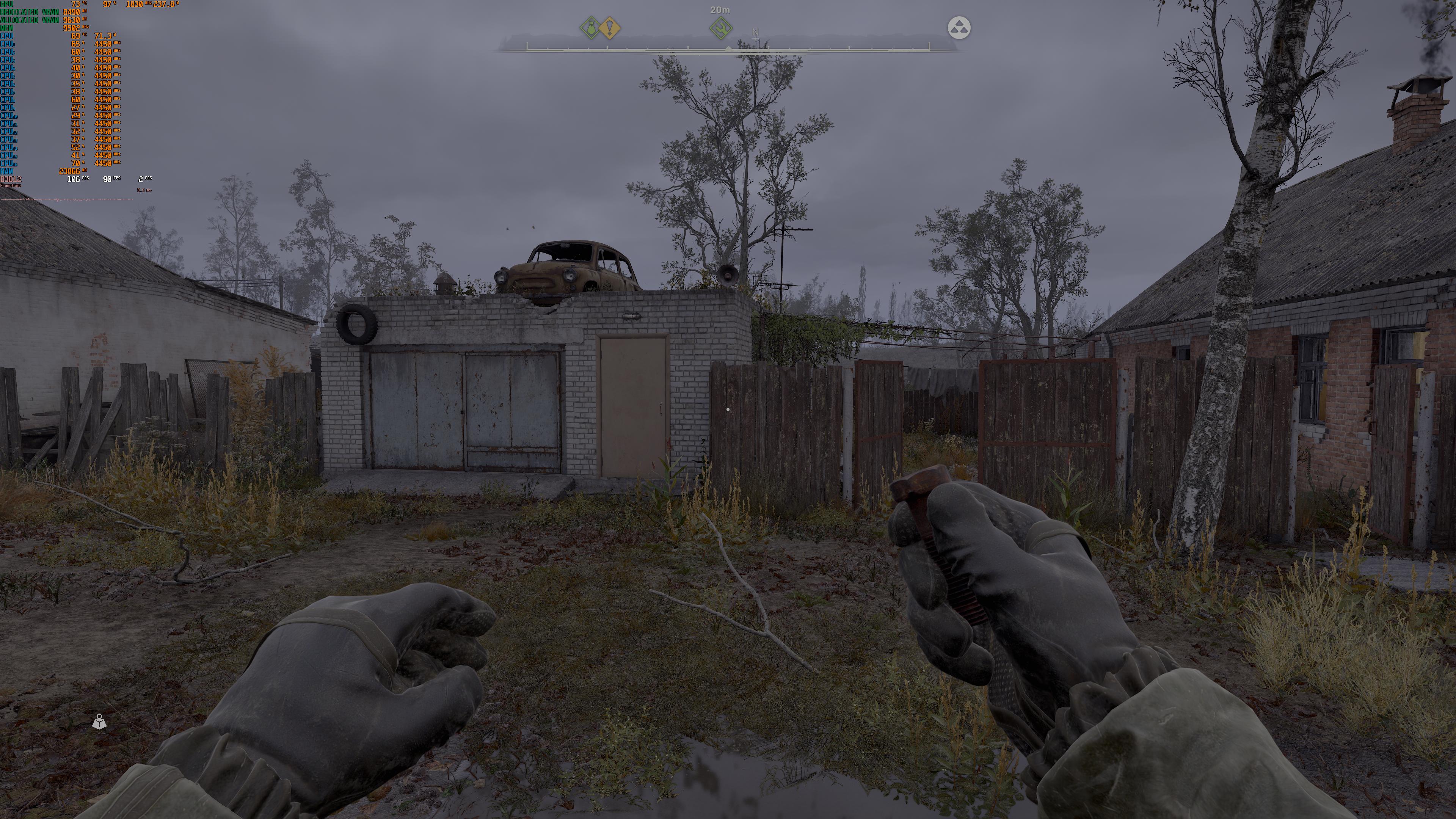This screenshot has width=1456, height=819.
Task: Click the radiation trefoil indicator icon
Action: pos(959,28)
